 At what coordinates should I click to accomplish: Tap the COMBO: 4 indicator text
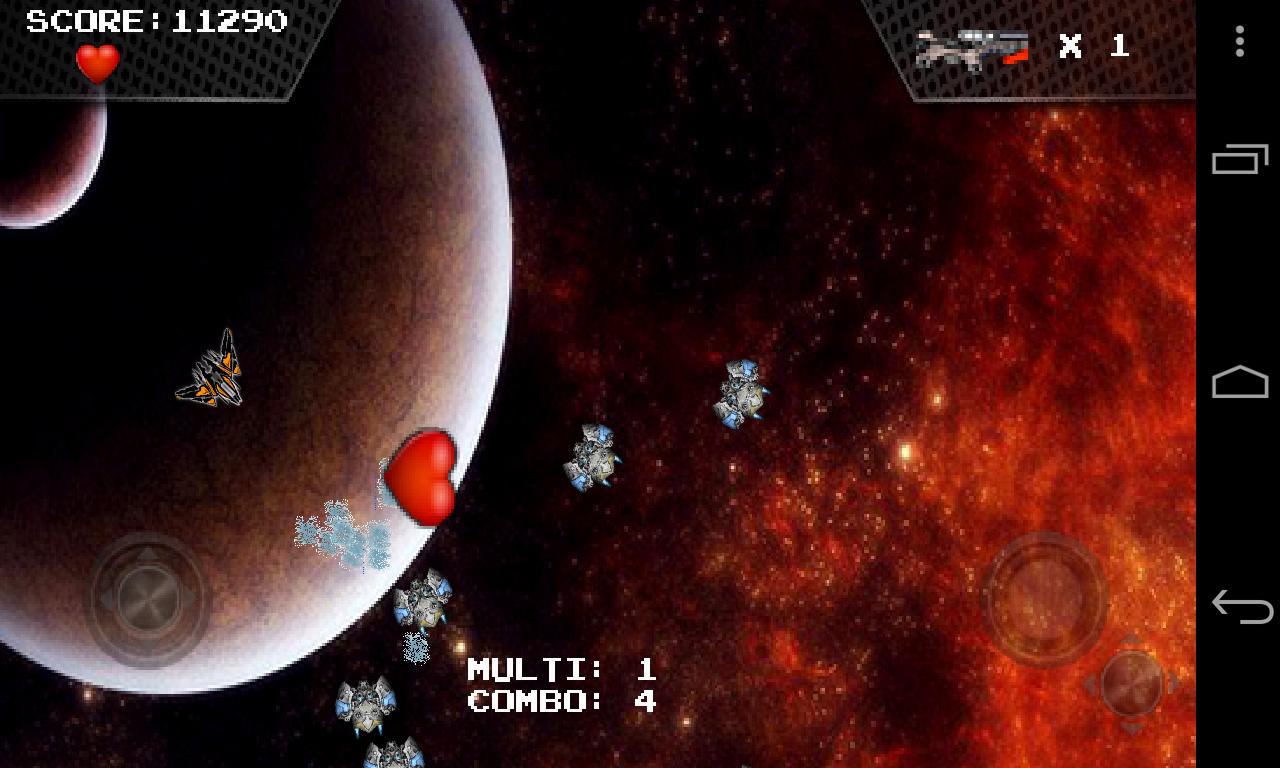[x=560, y=702]
